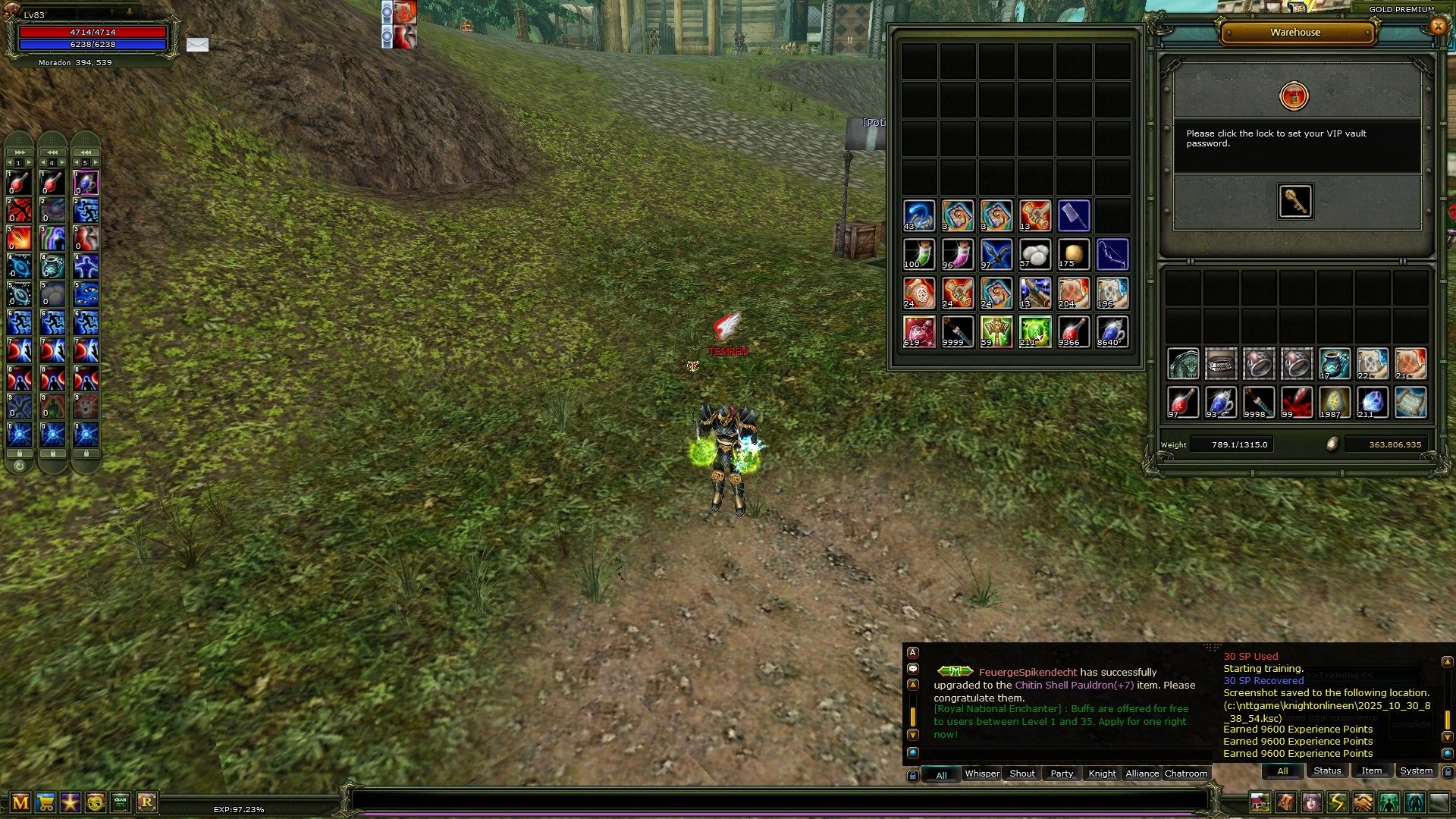Select the red potion stack of 9366
1456x819 pixels.
[x=1073, y=332]
